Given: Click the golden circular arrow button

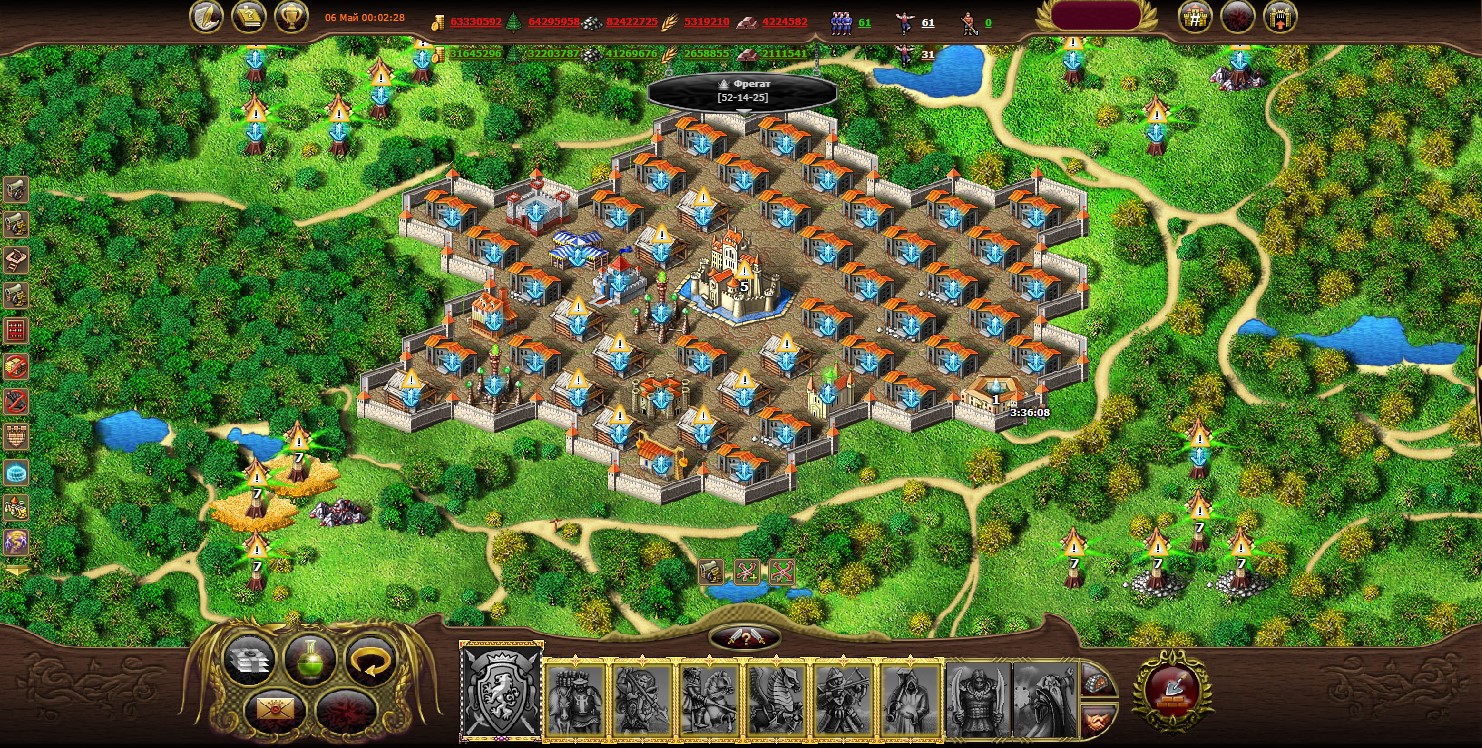Looking at the screenshot, I should tap(372, 660).
